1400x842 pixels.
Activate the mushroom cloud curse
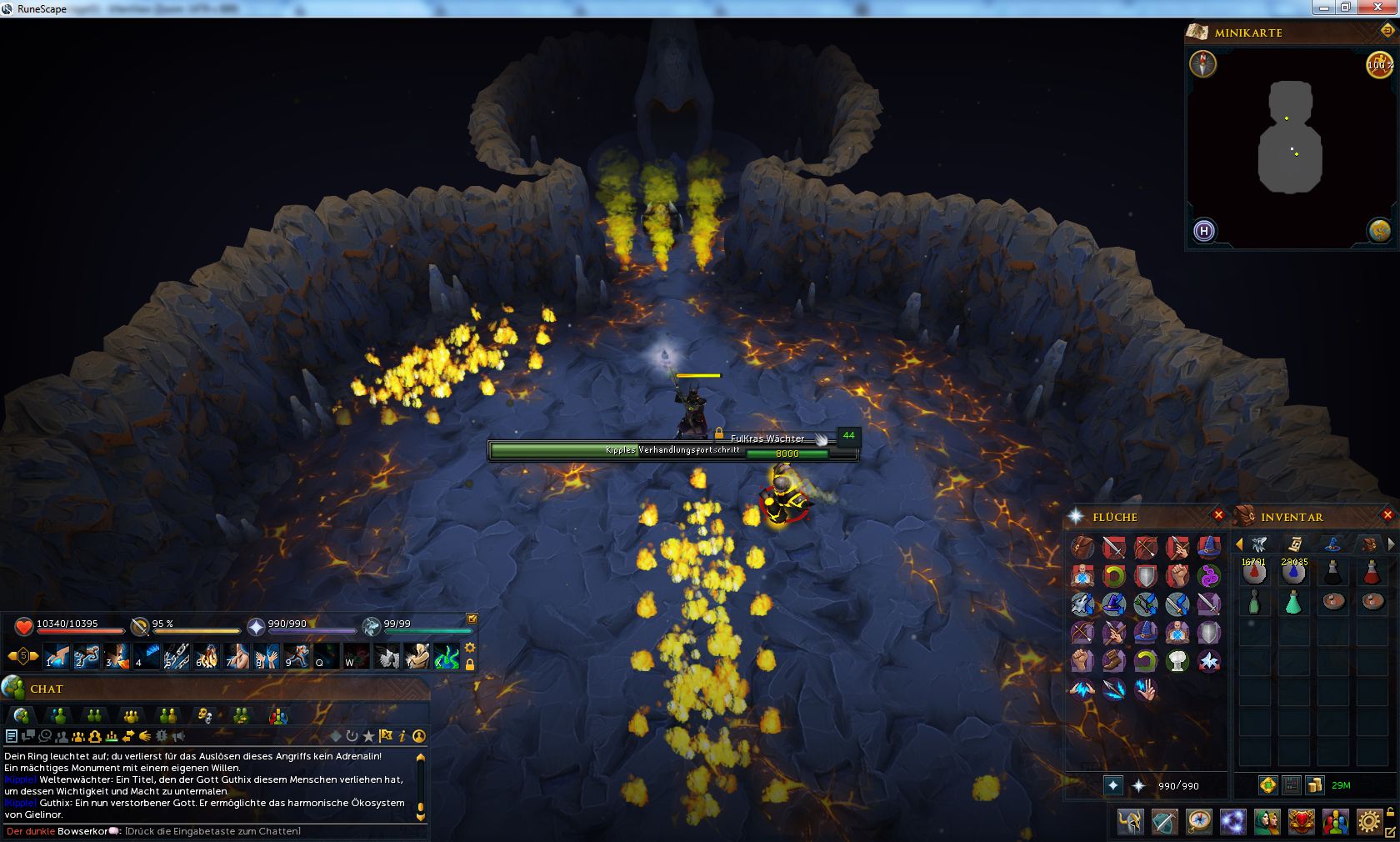click(x=1177, y=661)
